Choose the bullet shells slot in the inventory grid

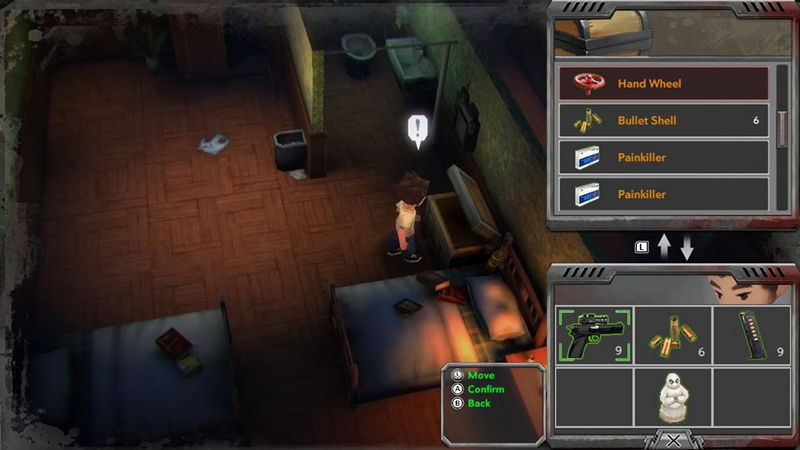coord(673,335)
